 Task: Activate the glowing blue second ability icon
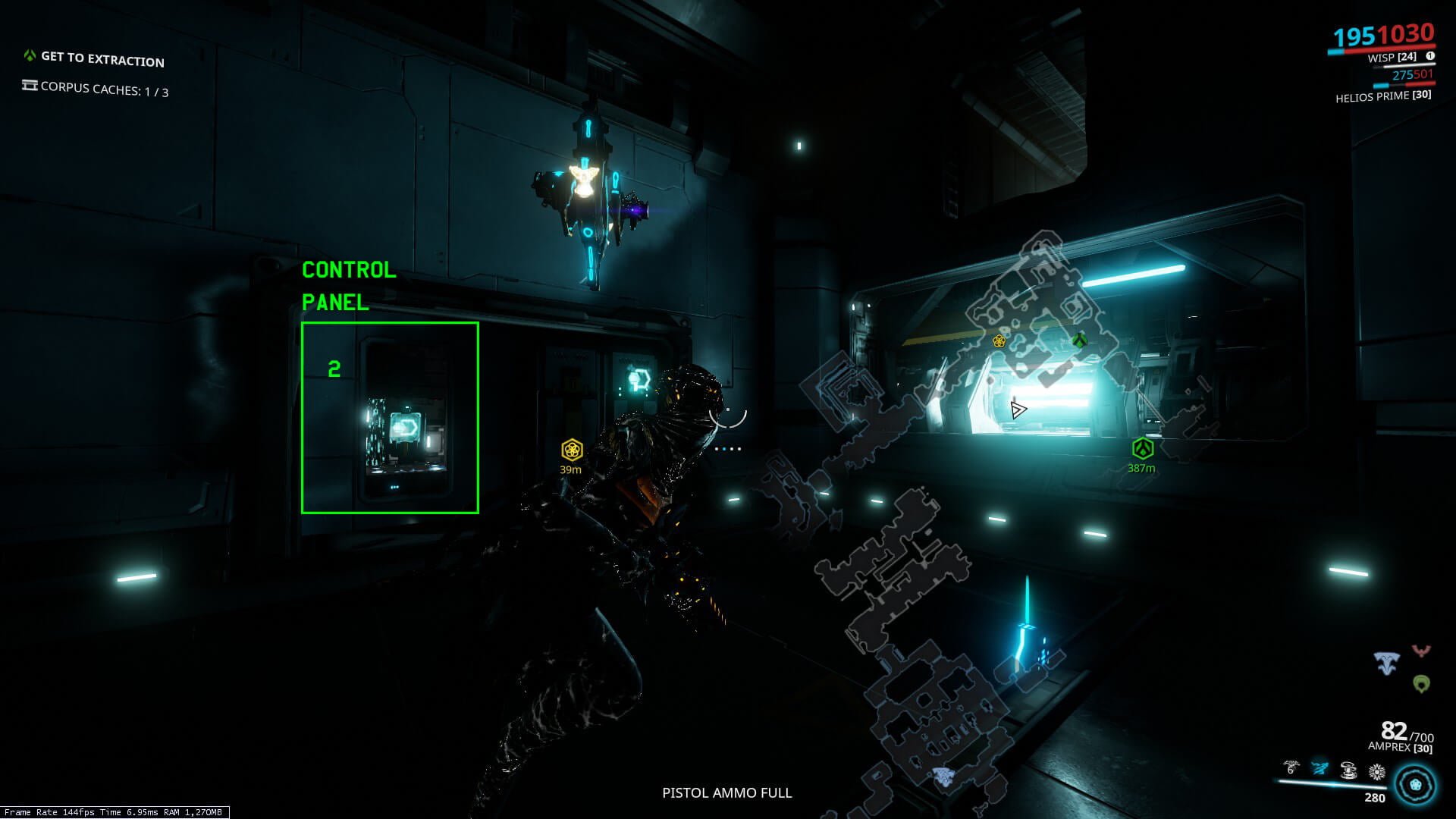click(1320, 769)
